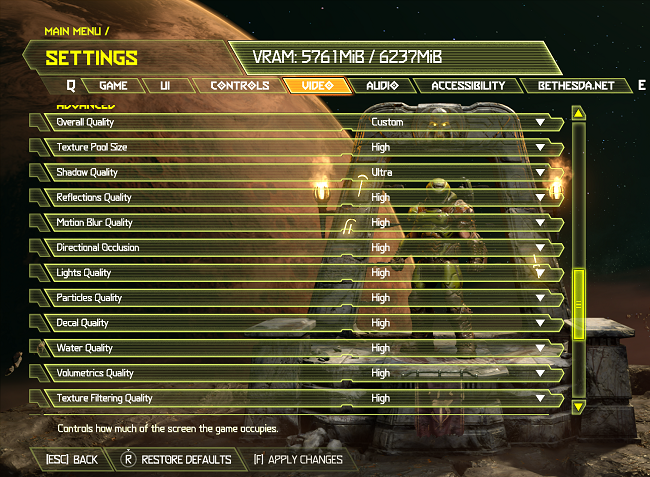This screenshot has width=650, height=477.
Task: Click the scrollbar's down arrow
Action: (x=578, y=407)
